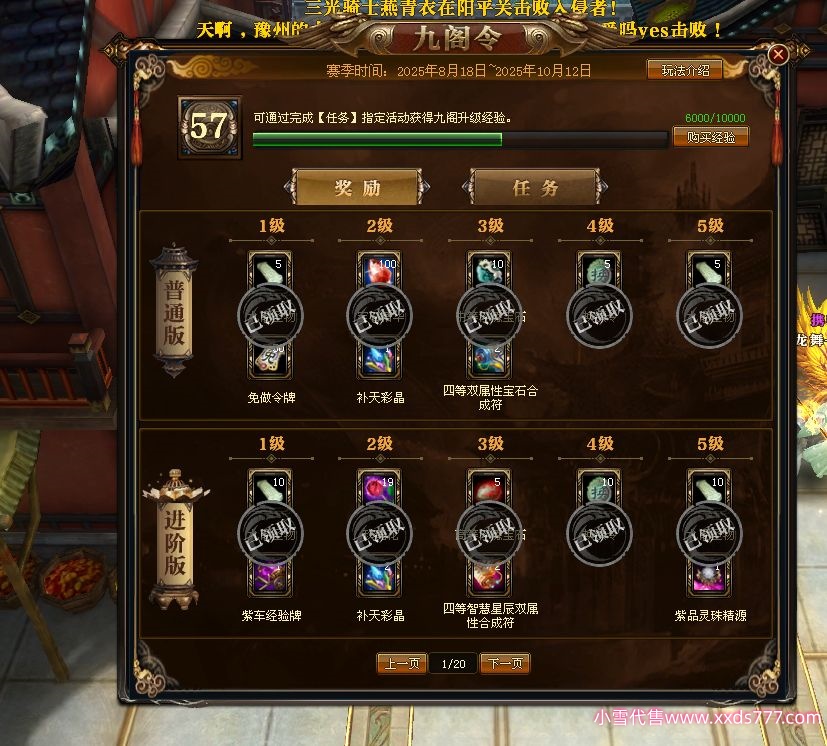Image resolution: width=827 pixels, height=746 pixels.
Task: Select the 进阶版 level 2 补天彩晶 reward
Action: click(380, 532)
